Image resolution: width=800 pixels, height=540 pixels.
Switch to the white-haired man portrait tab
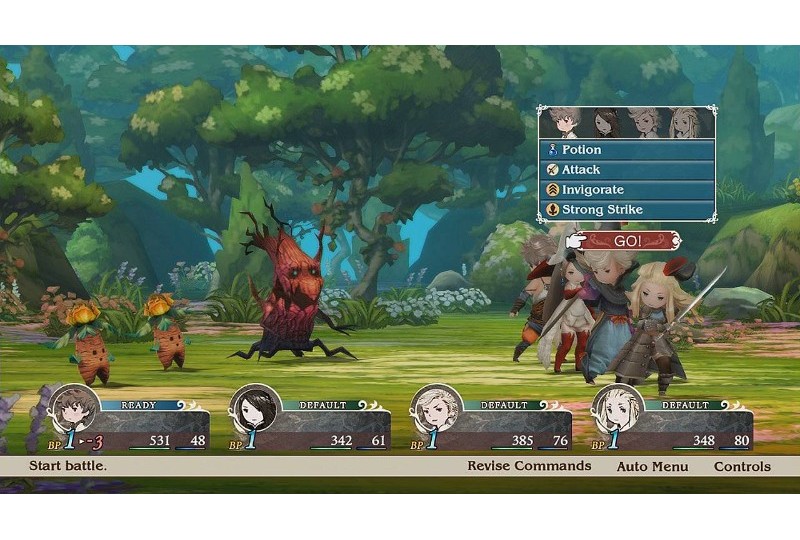click(645, 122)
